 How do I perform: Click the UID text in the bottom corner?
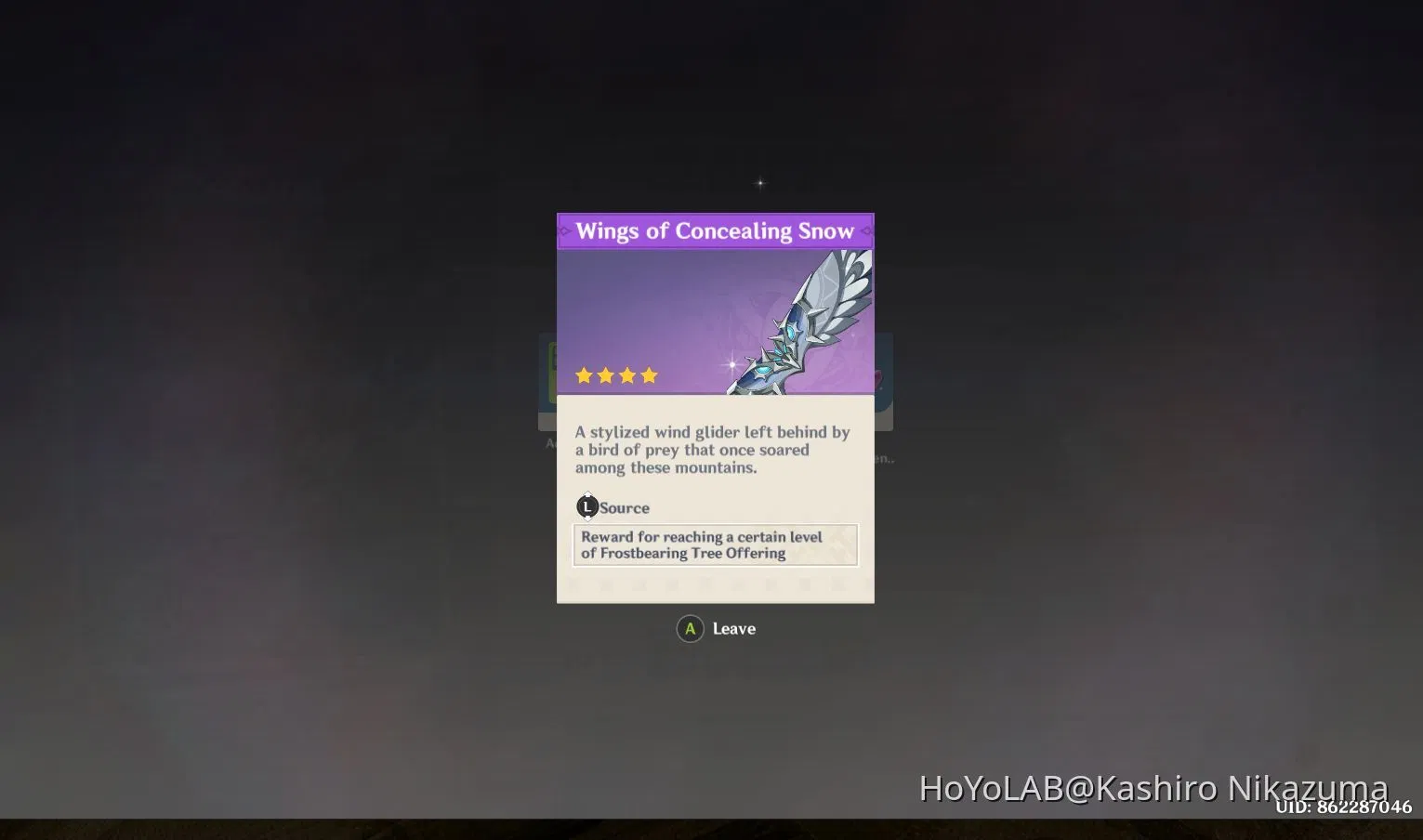[x=1344, y=808]
